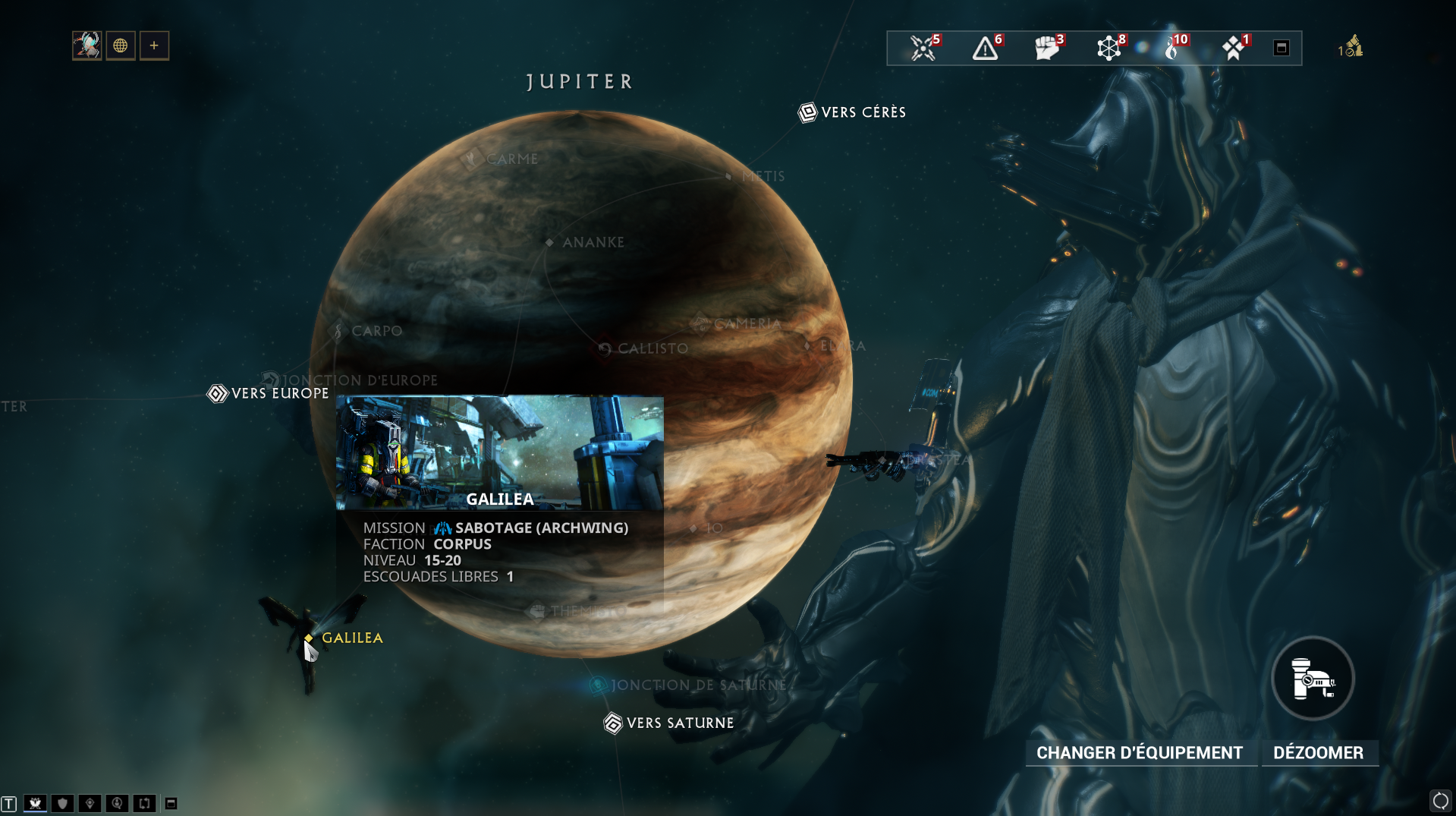Select the shield icon in bottom toolbar
The height and width of the screenshot is (816, 1456).
[61, 802]
